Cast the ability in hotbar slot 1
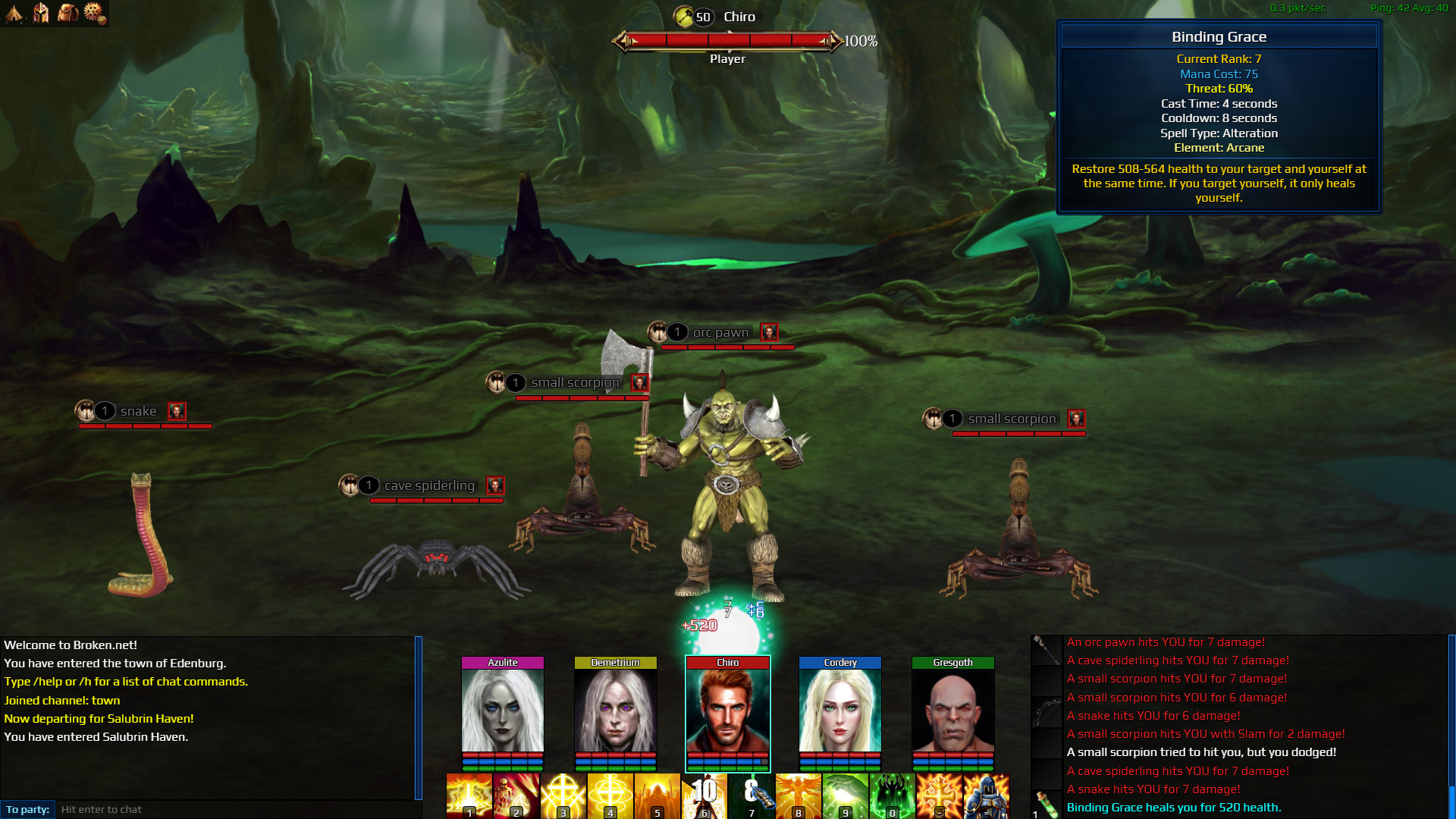 469,795
